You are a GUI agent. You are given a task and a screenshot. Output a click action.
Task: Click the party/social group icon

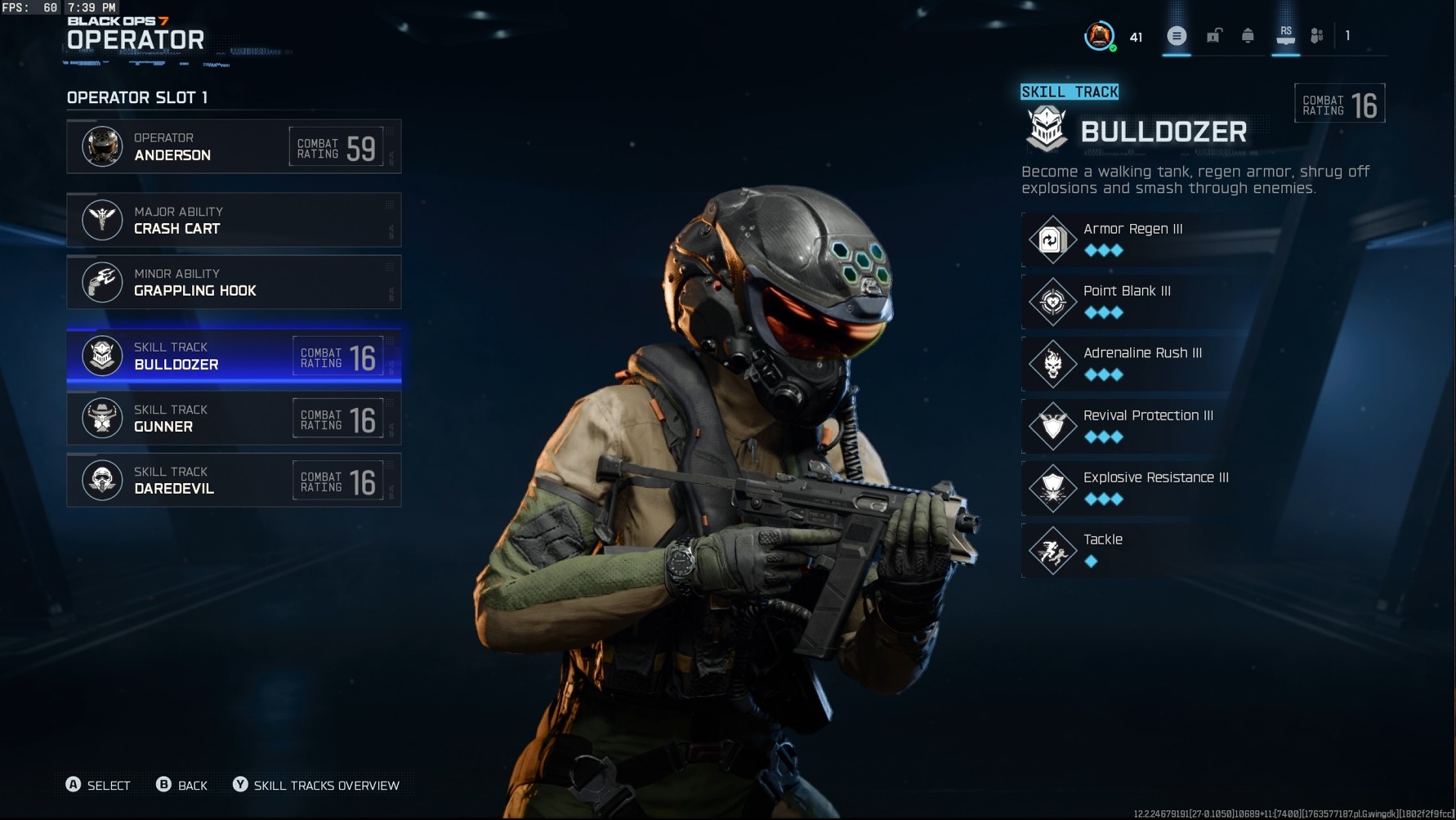(1317, 36)
